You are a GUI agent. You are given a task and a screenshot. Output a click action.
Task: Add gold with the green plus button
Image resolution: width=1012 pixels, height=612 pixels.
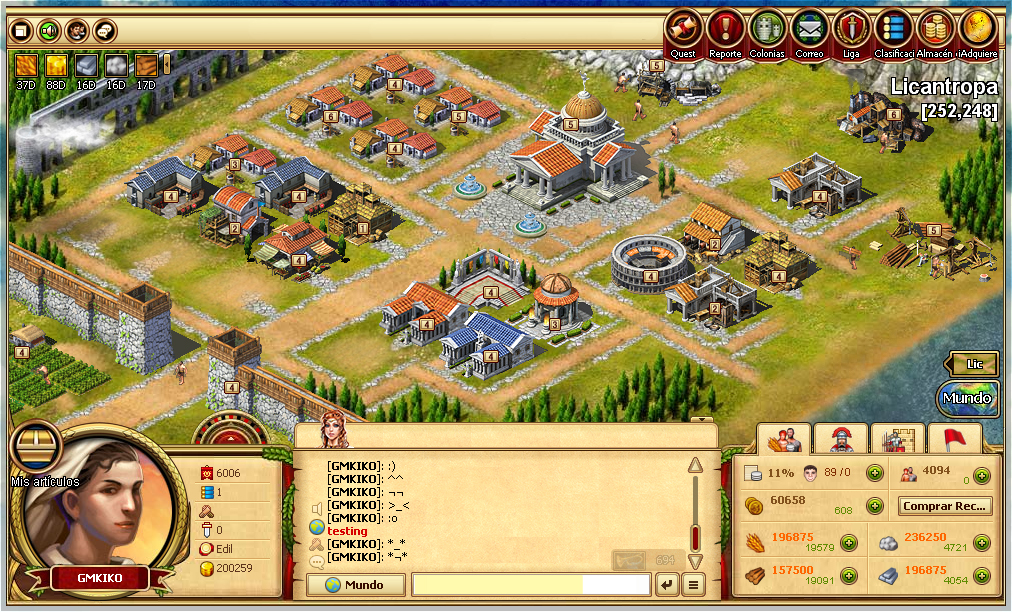click(x=875, y=506)
